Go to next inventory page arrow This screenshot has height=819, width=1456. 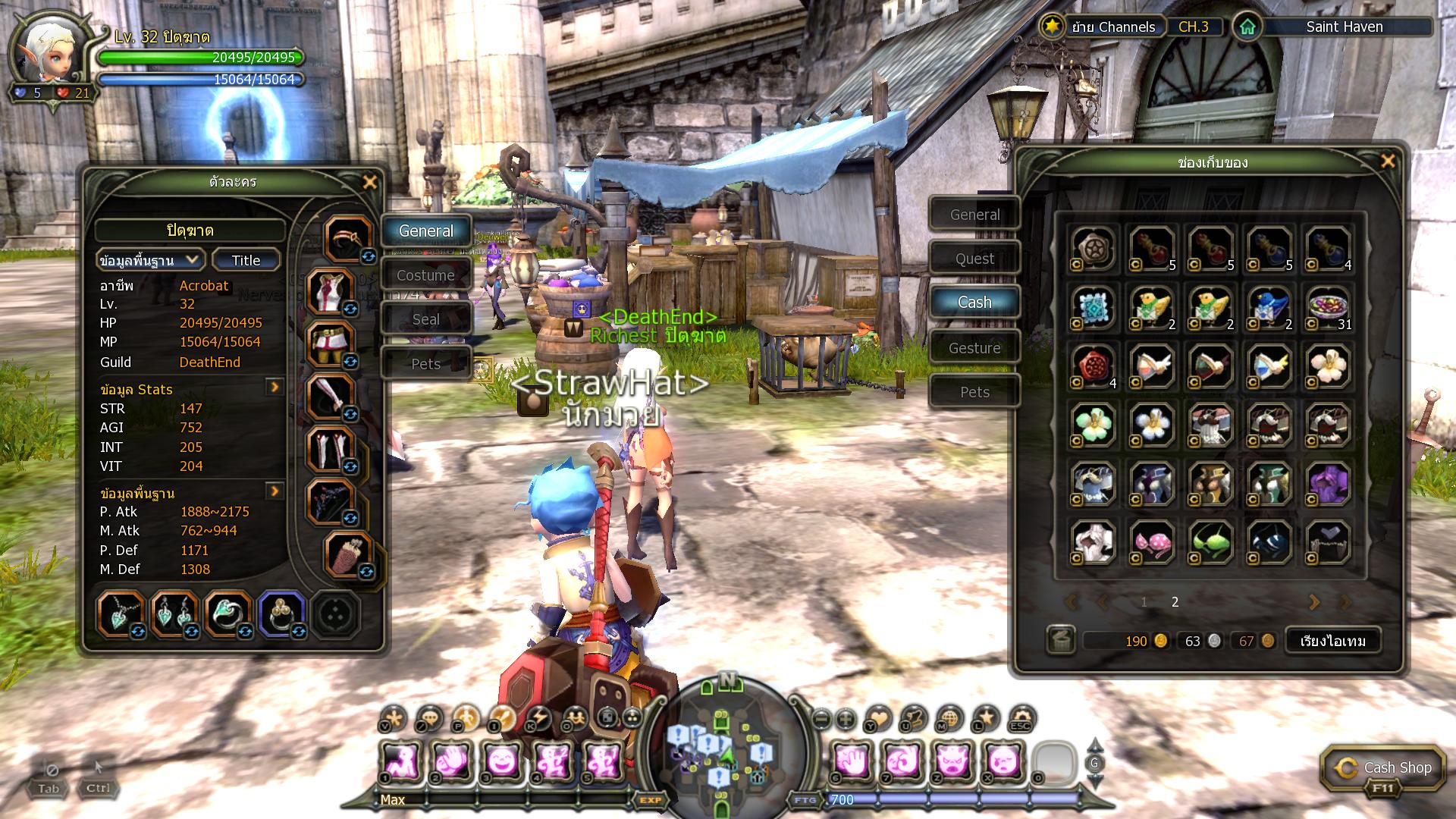click(1314, 602)
